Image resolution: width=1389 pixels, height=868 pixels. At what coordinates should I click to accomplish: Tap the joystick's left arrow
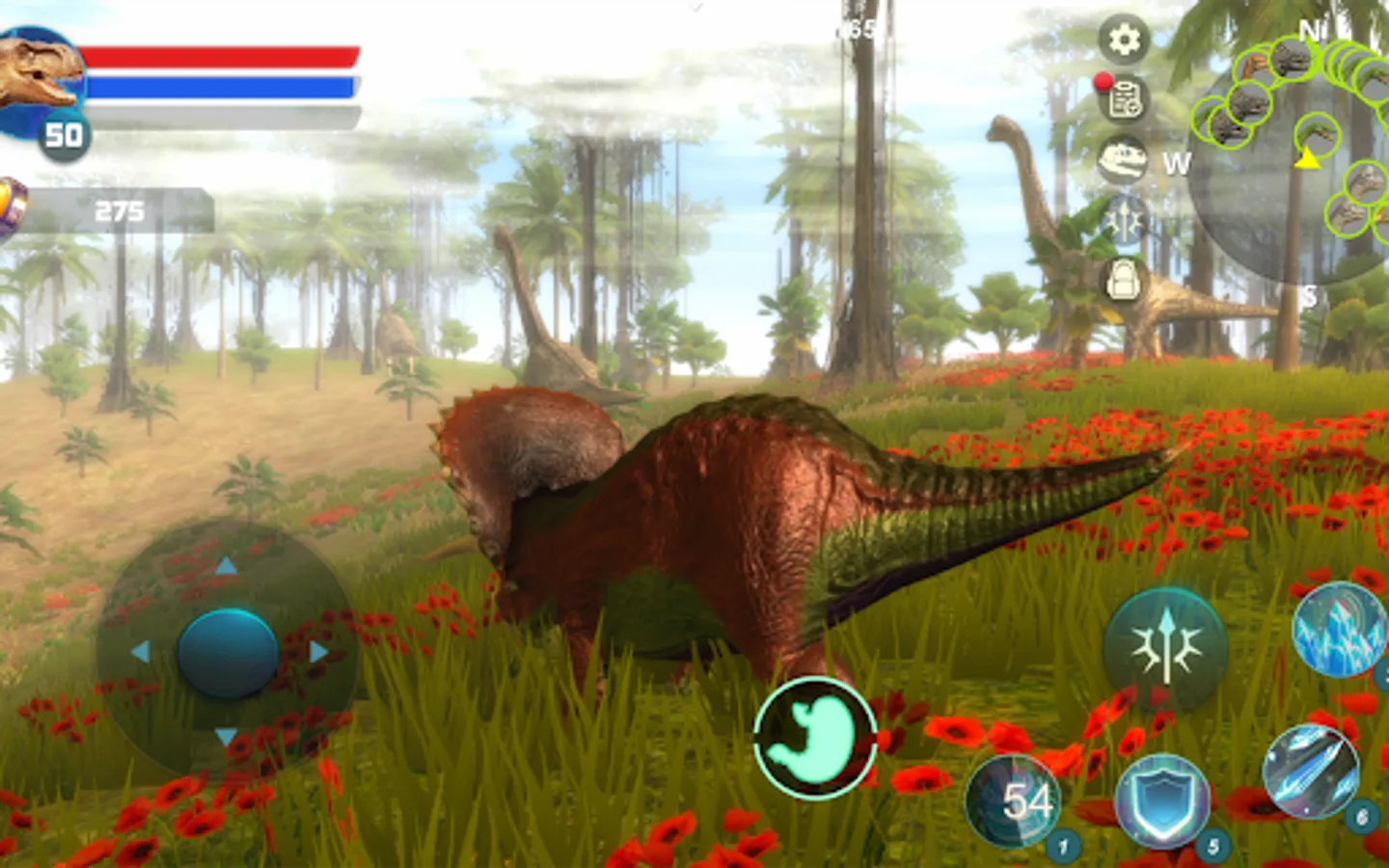[x=140, y=653]
